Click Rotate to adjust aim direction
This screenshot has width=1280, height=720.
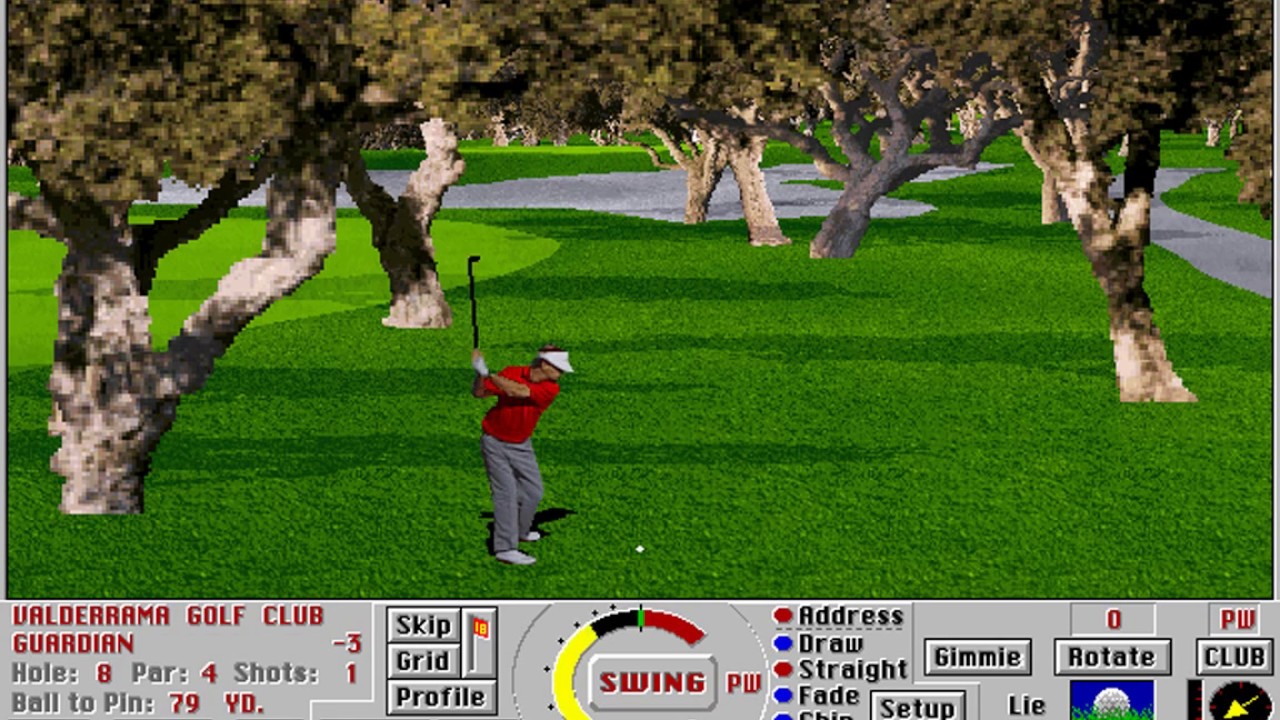1114,657
